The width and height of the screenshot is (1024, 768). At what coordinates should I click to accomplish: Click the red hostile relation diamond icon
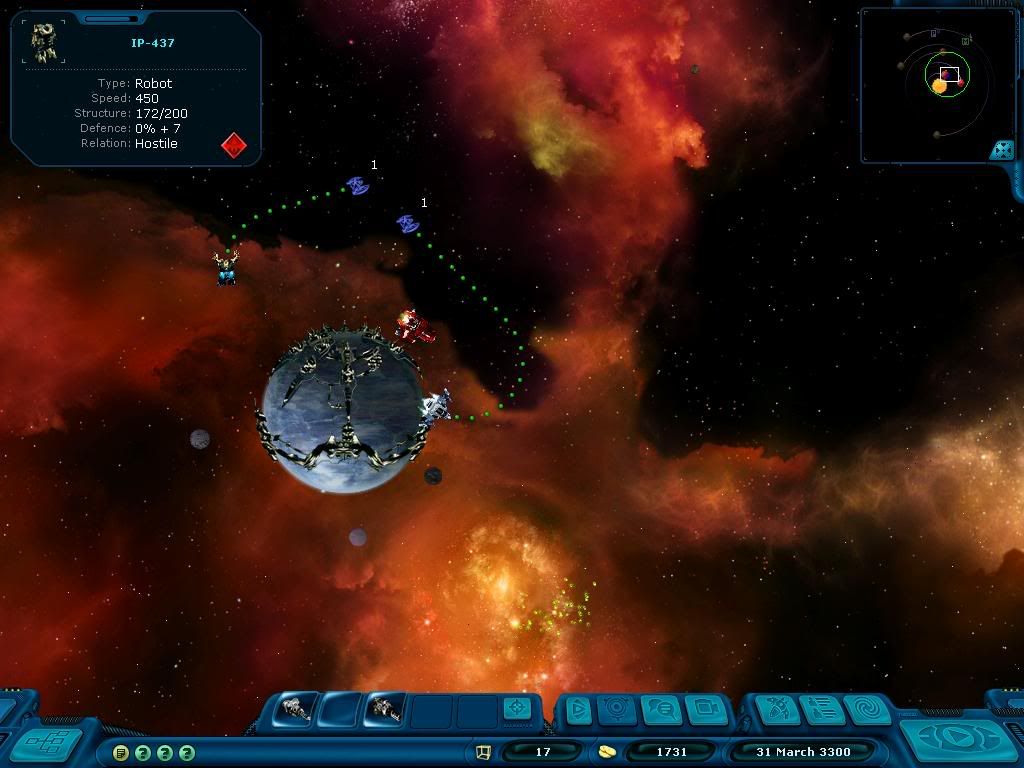coord(233,145)
